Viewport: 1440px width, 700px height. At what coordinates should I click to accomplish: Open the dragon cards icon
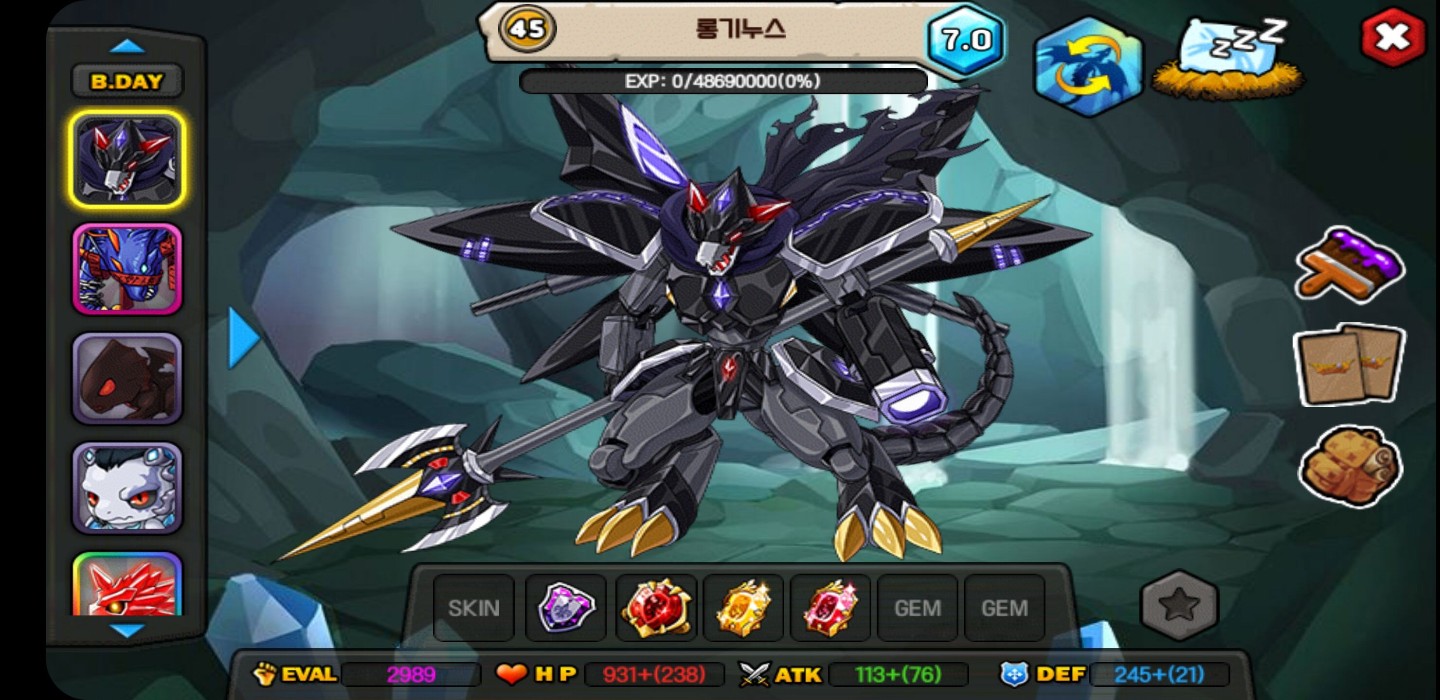tap(1349, 365)
